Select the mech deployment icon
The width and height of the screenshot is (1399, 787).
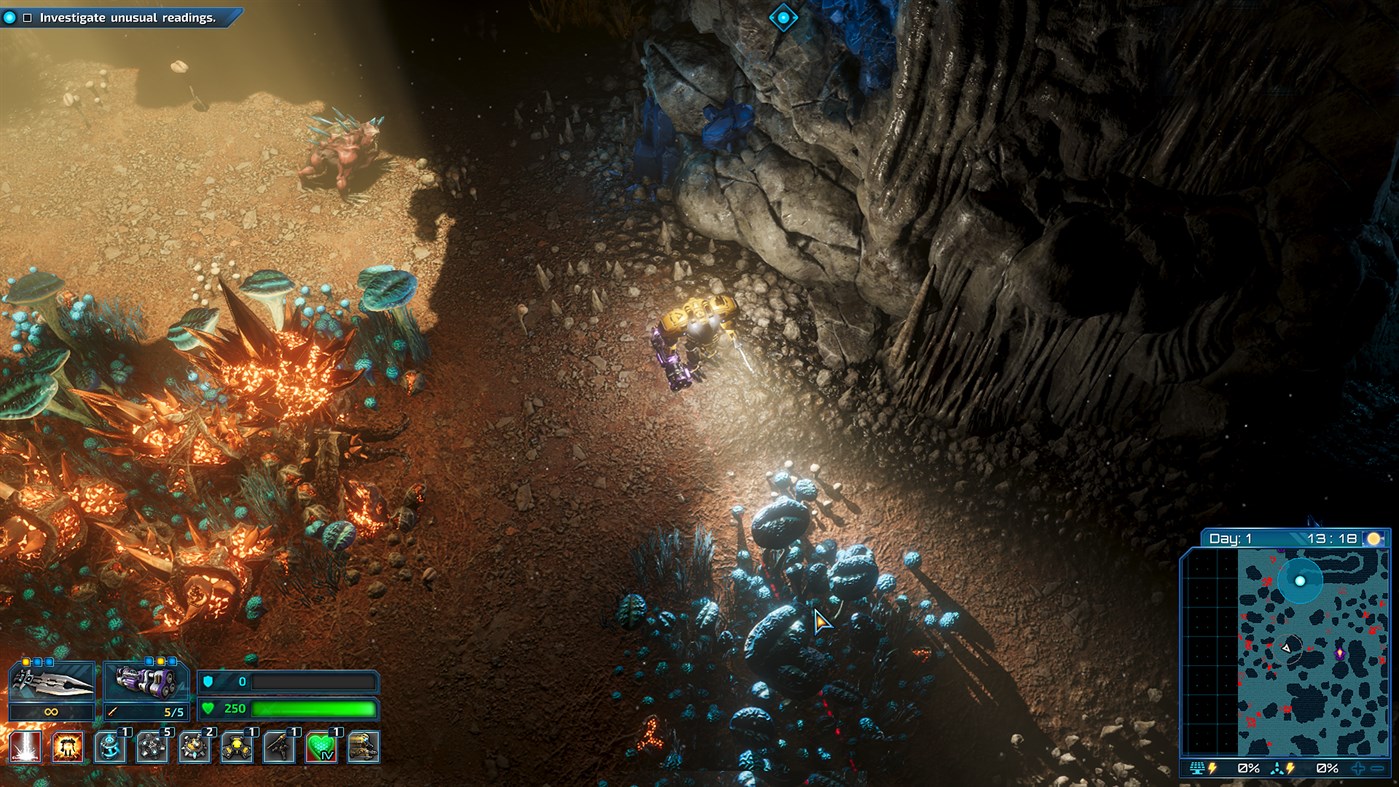coord(363,747)
